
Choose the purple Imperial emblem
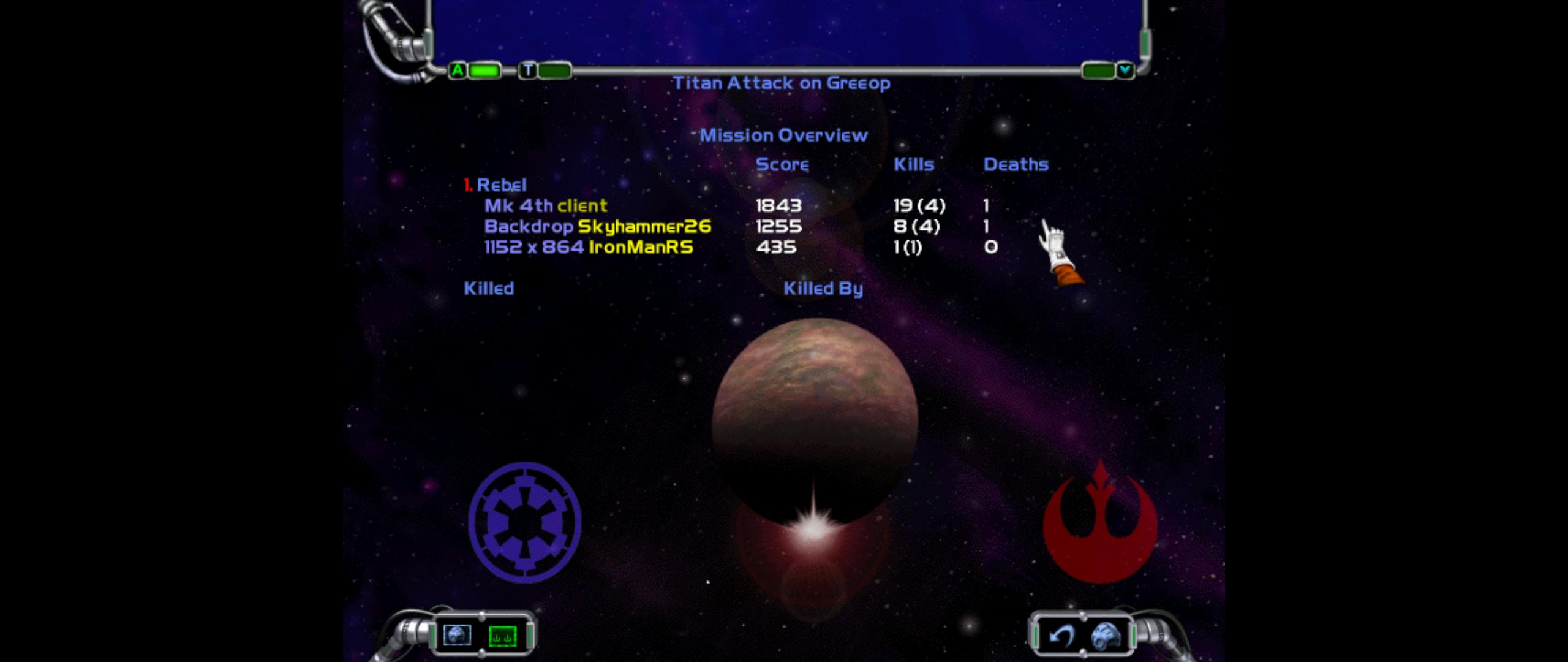coord(524,522)
